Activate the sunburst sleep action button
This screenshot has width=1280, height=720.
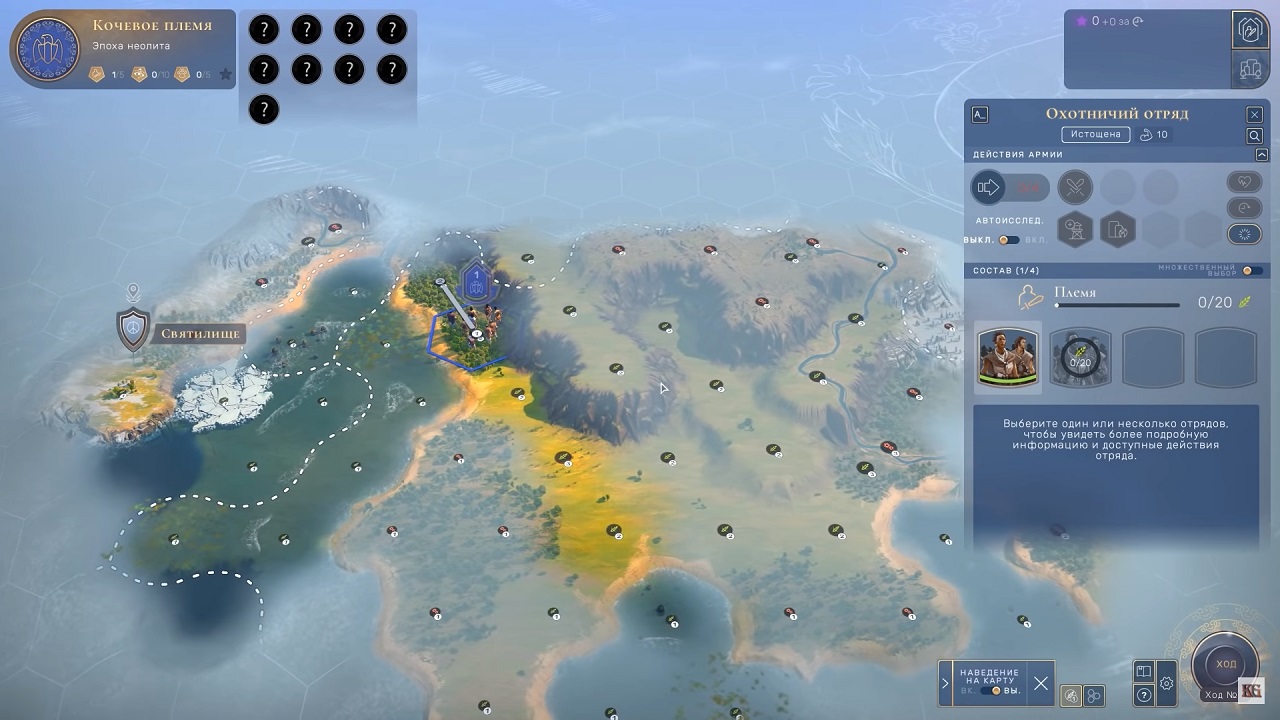(1243, 234)
